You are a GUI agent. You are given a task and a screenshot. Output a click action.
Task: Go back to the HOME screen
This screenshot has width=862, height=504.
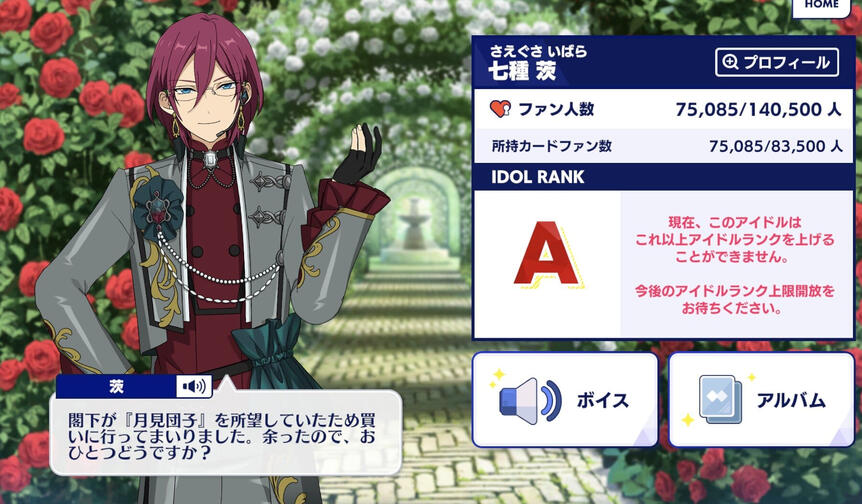(822, 7)
